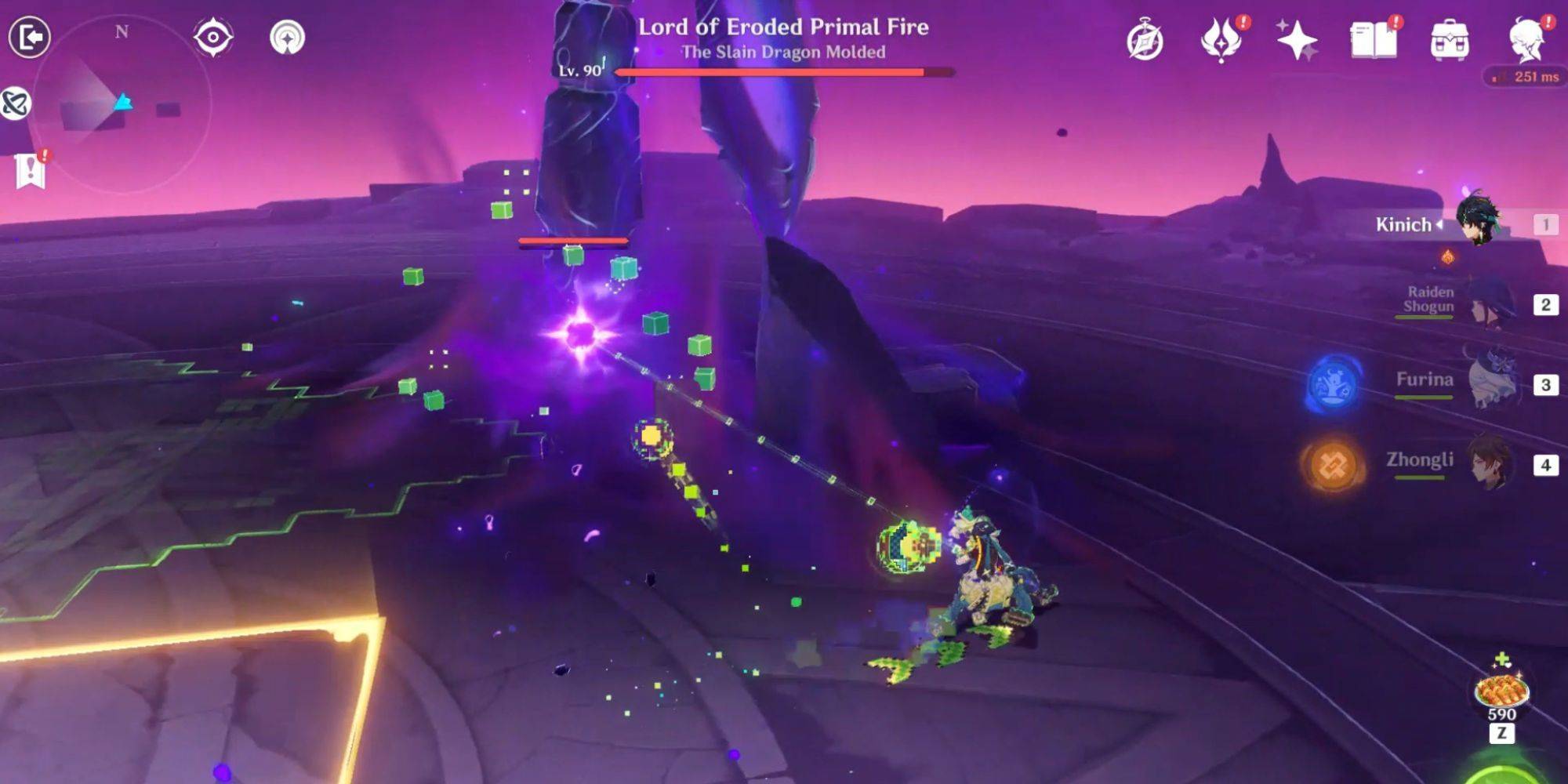This screenshot has width=1568, height=784.
Task: Open the minimap
Action: tap(122, 103)
